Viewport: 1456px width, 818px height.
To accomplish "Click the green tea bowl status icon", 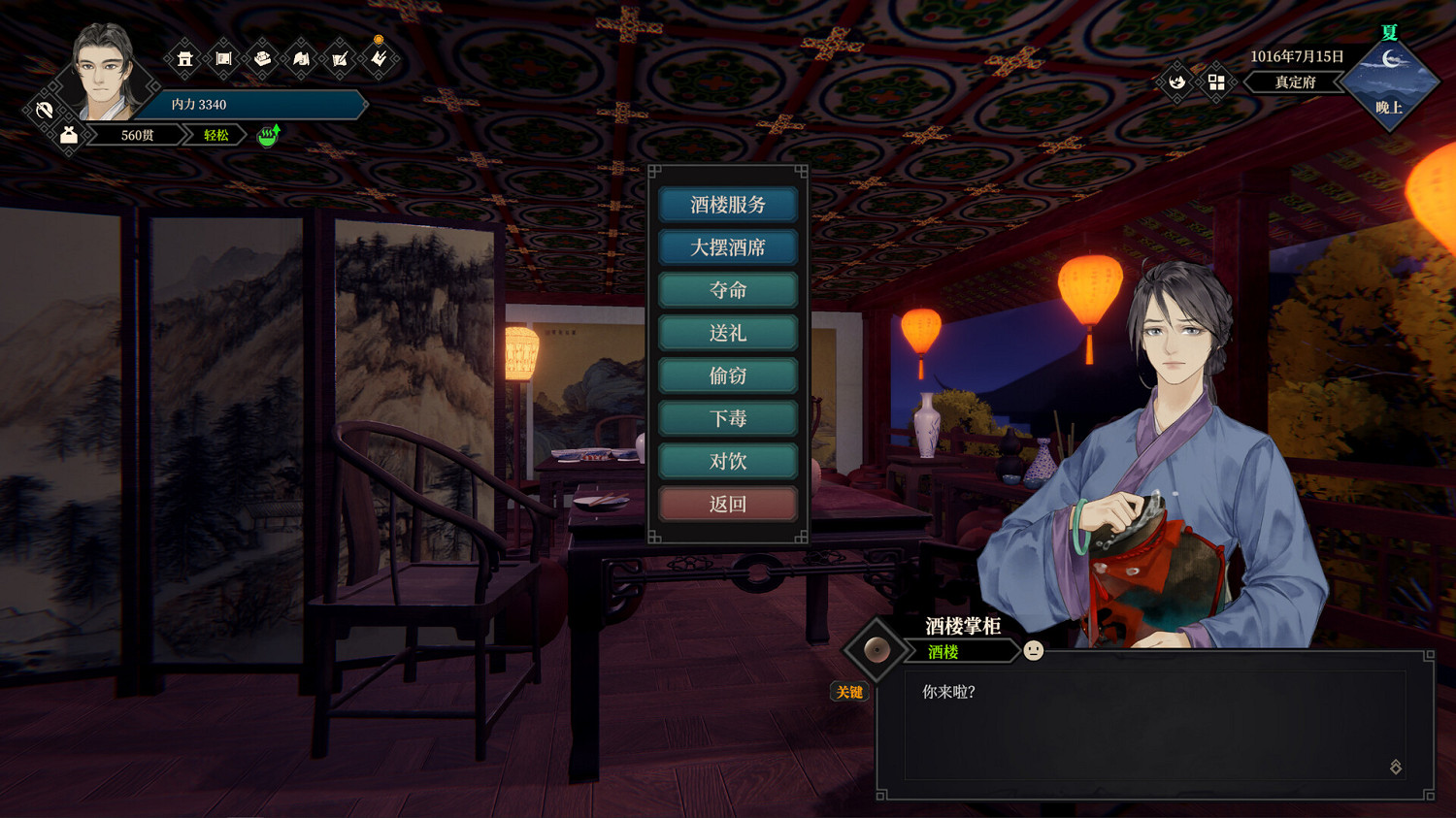I will [267, 136].
